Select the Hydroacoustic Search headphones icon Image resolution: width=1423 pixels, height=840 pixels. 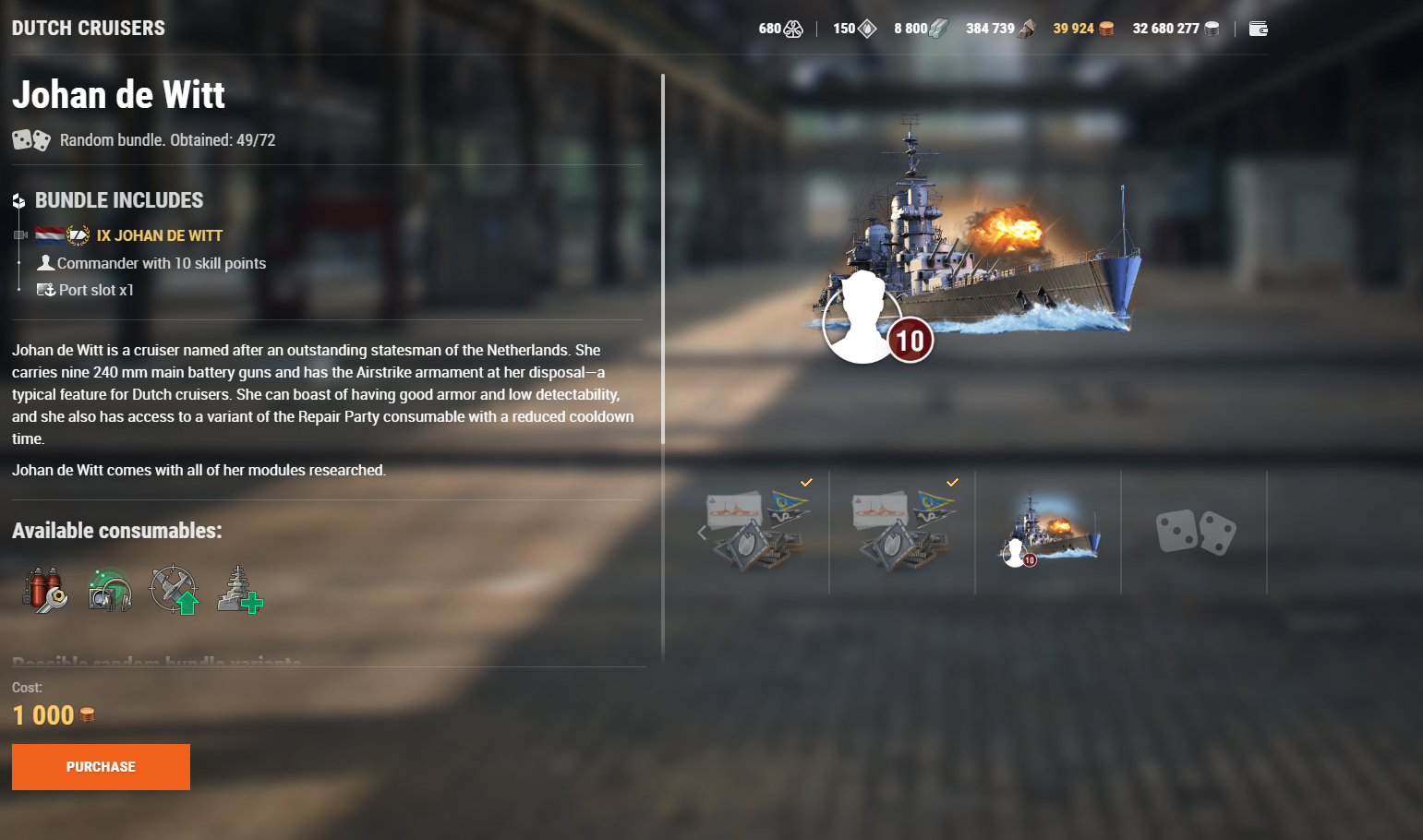109,590
